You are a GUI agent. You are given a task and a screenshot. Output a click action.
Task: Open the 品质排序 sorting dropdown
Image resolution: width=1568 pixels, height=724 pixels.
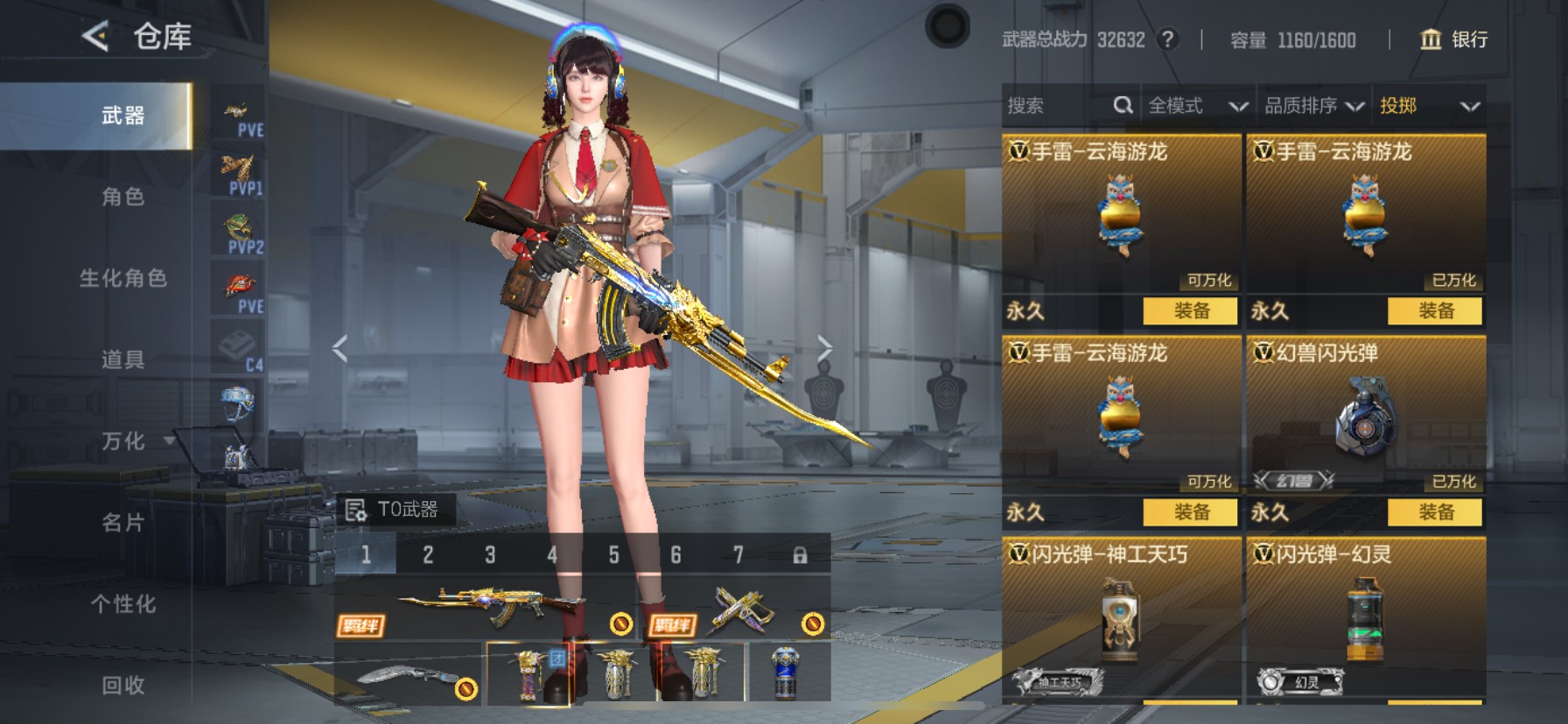point(1312,105)
